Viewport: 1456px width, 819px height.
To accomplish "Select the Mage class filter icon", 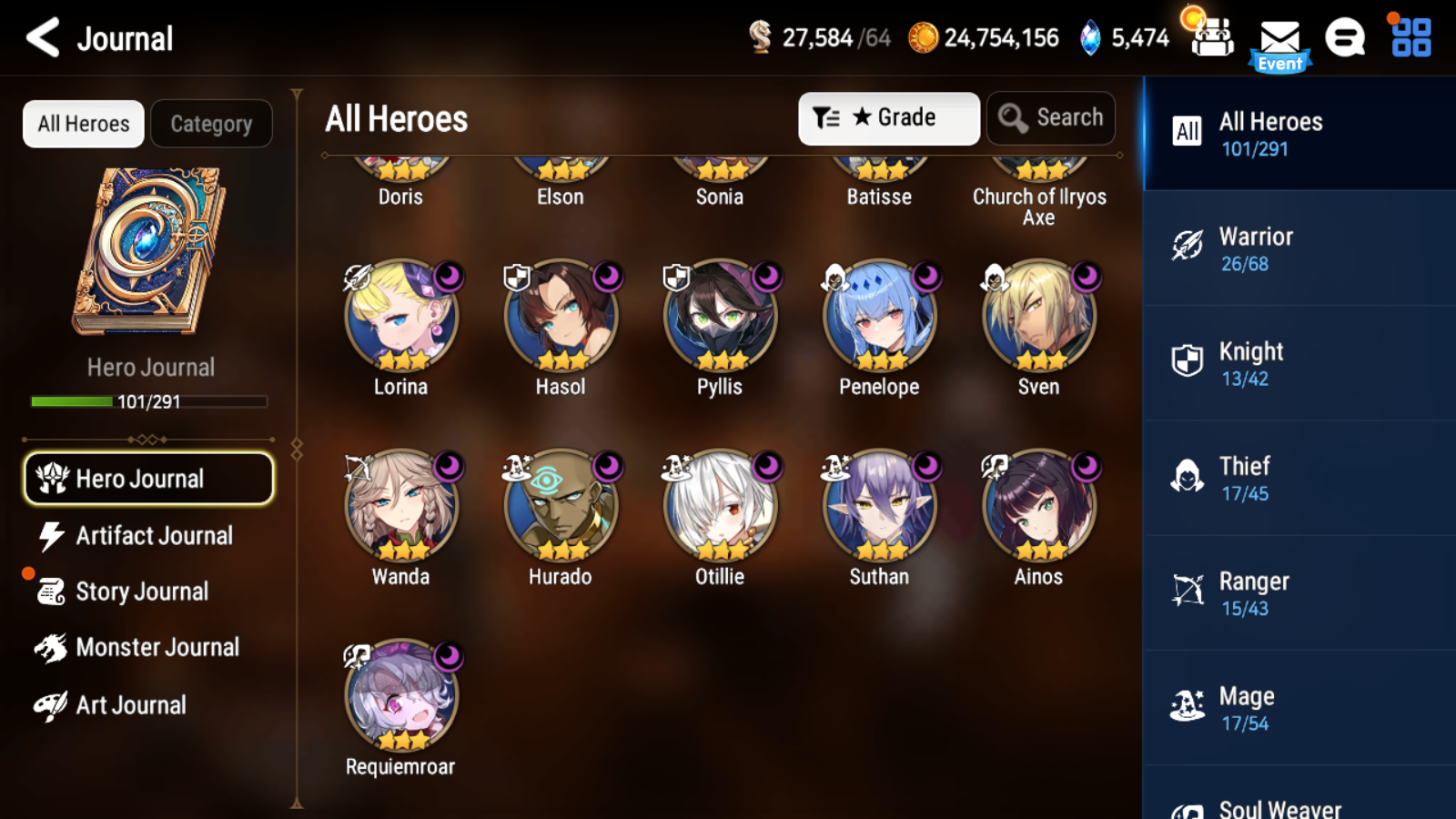I will [1188, 703].
